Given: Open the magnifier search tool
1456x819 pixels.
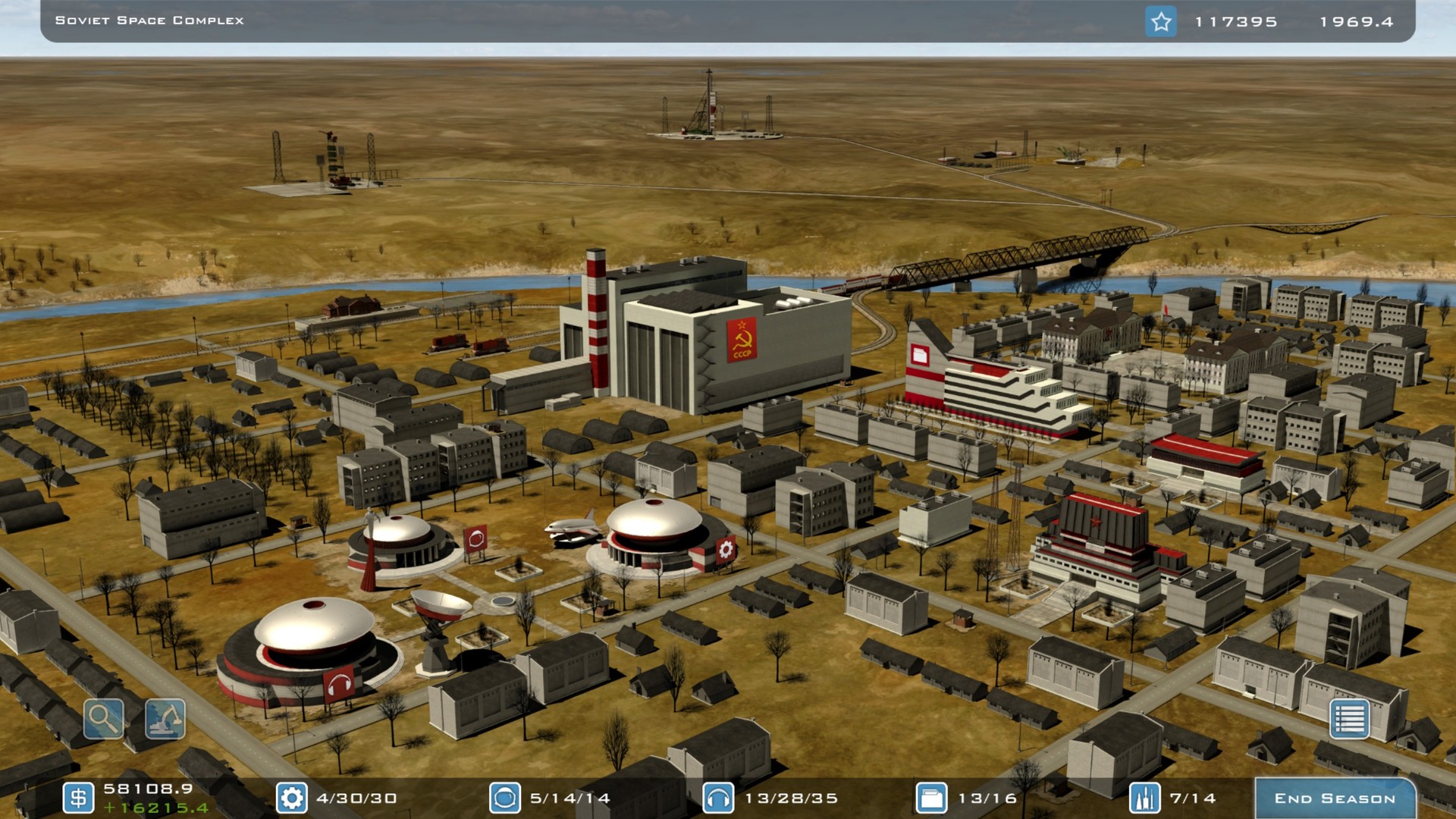Looking at the screenshot, I should click(102, 719).
